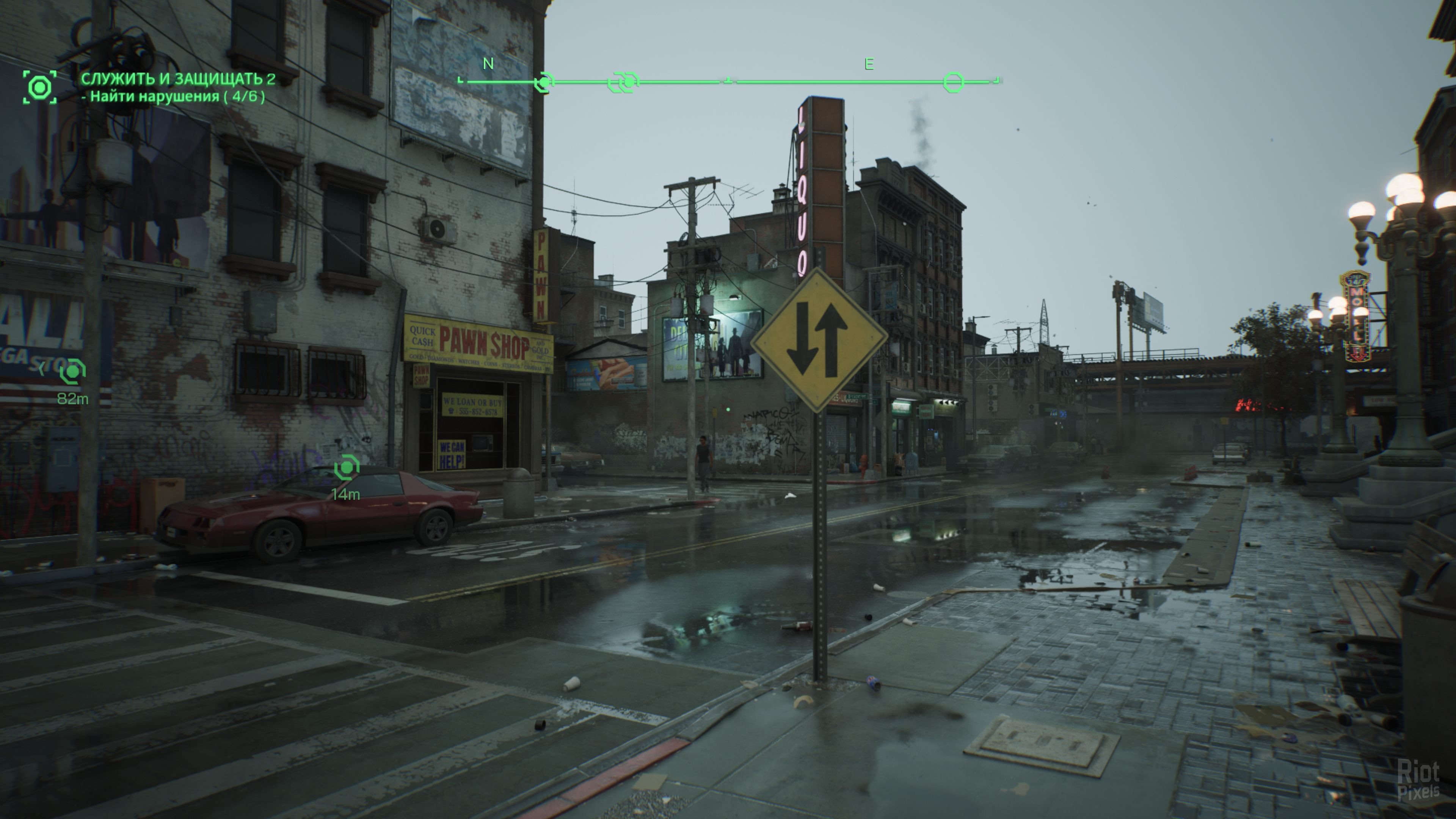Image resolution: width=1456 pixels, height=819 pixels.
Task: Click the 14m violation waypoint marker
Action: [347, 468]
